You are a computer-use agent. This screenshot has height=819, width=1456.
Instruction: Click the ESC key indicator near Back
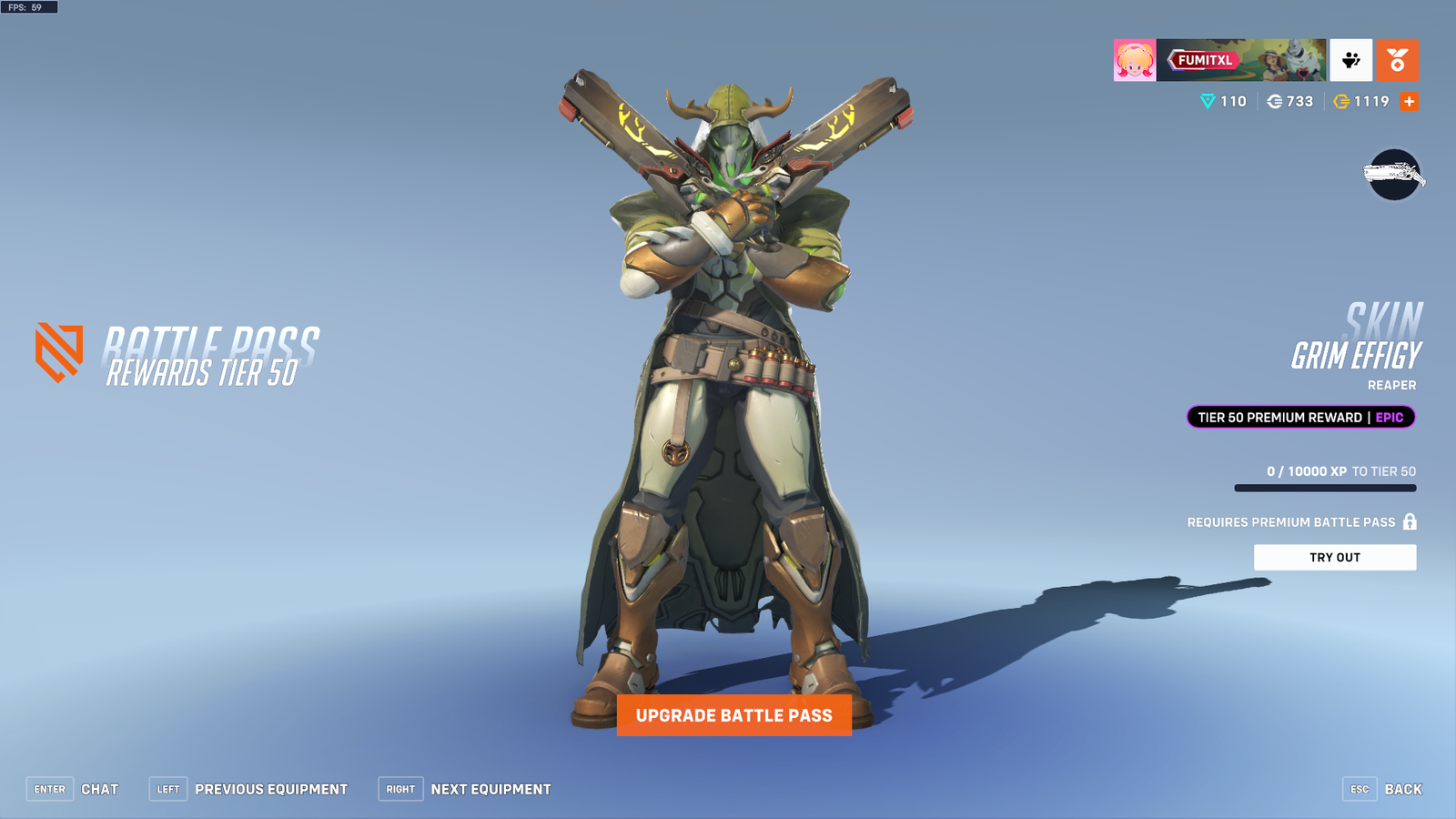[1359, 789]
